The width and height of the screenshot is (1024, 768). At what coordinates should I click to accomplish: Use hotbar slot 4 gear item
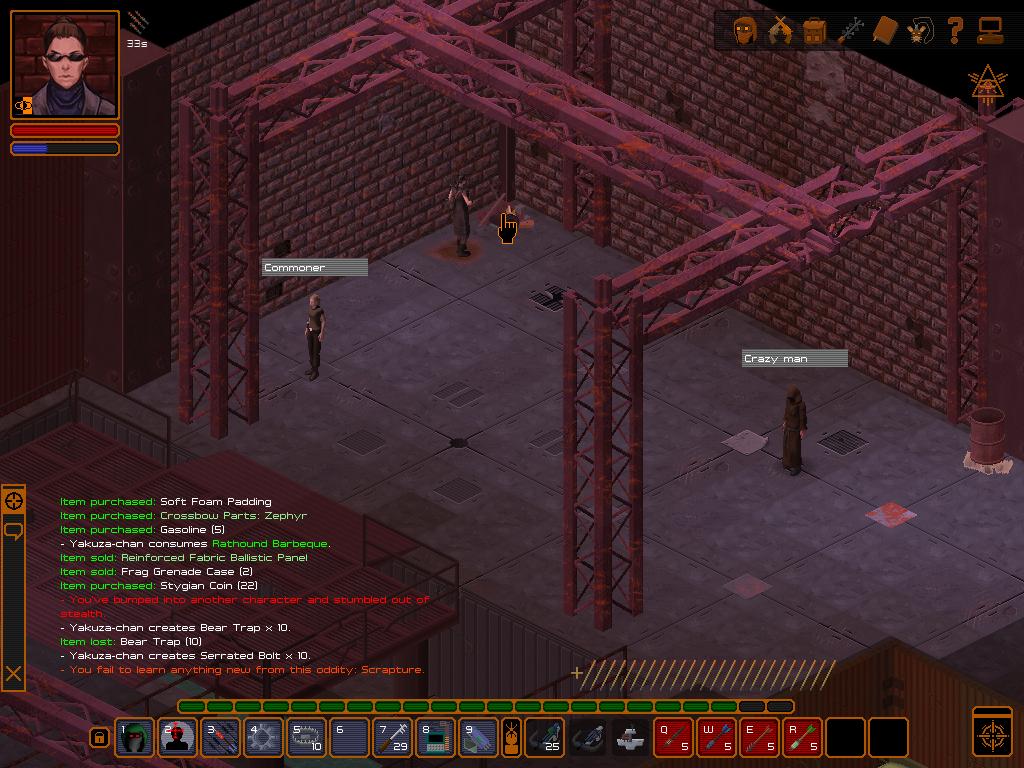(x=264, y=738)
